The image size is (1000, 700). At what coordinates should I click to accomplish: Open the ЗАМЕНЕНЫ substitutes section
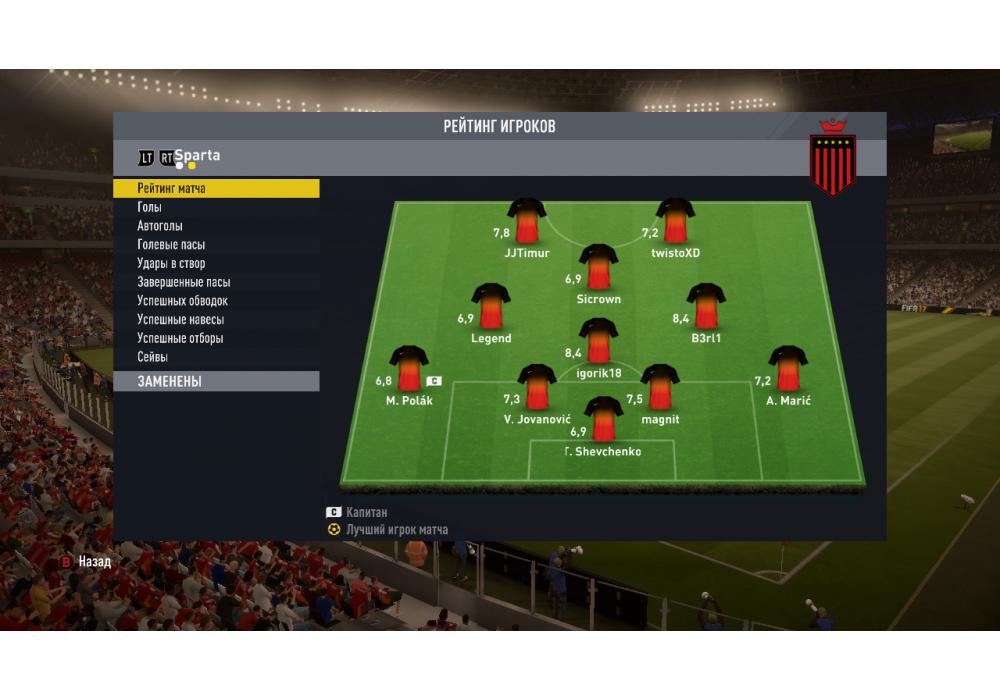(215, 382)
